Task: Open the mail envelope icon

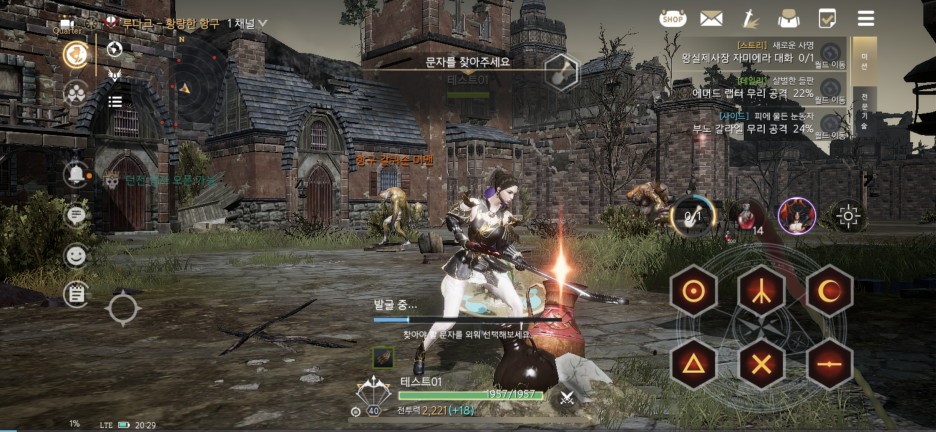Action: tap(711, 18)
